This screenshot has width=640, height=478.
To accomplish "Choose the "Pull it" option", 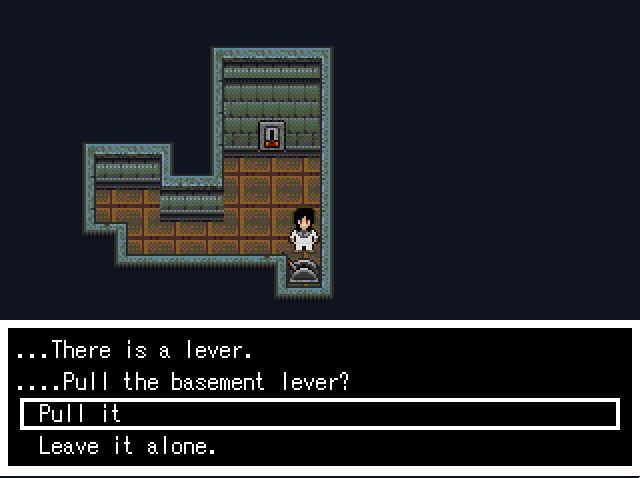I will (x=80, y=414).
